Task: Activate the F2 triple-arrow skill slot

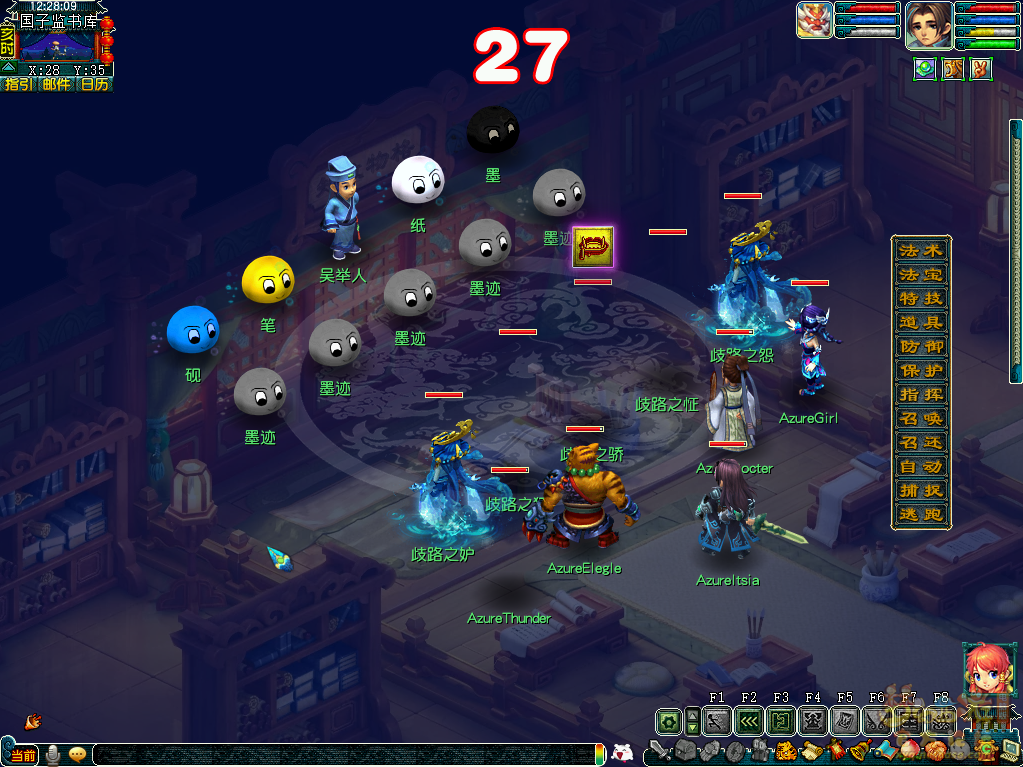Action: click(x=749, y=720)
